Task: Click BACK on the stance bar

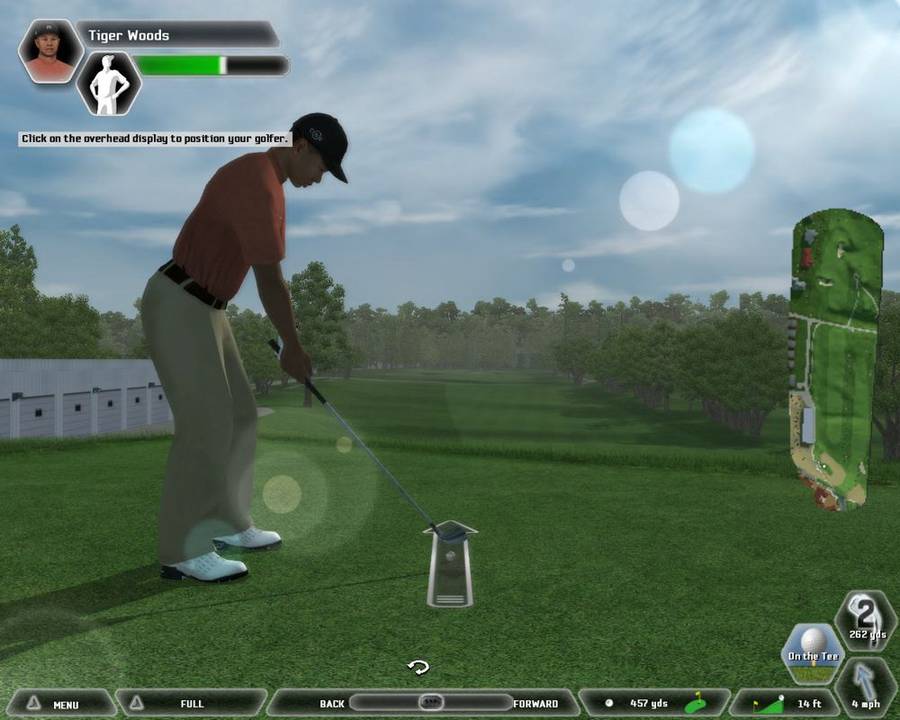Action: 332,703
